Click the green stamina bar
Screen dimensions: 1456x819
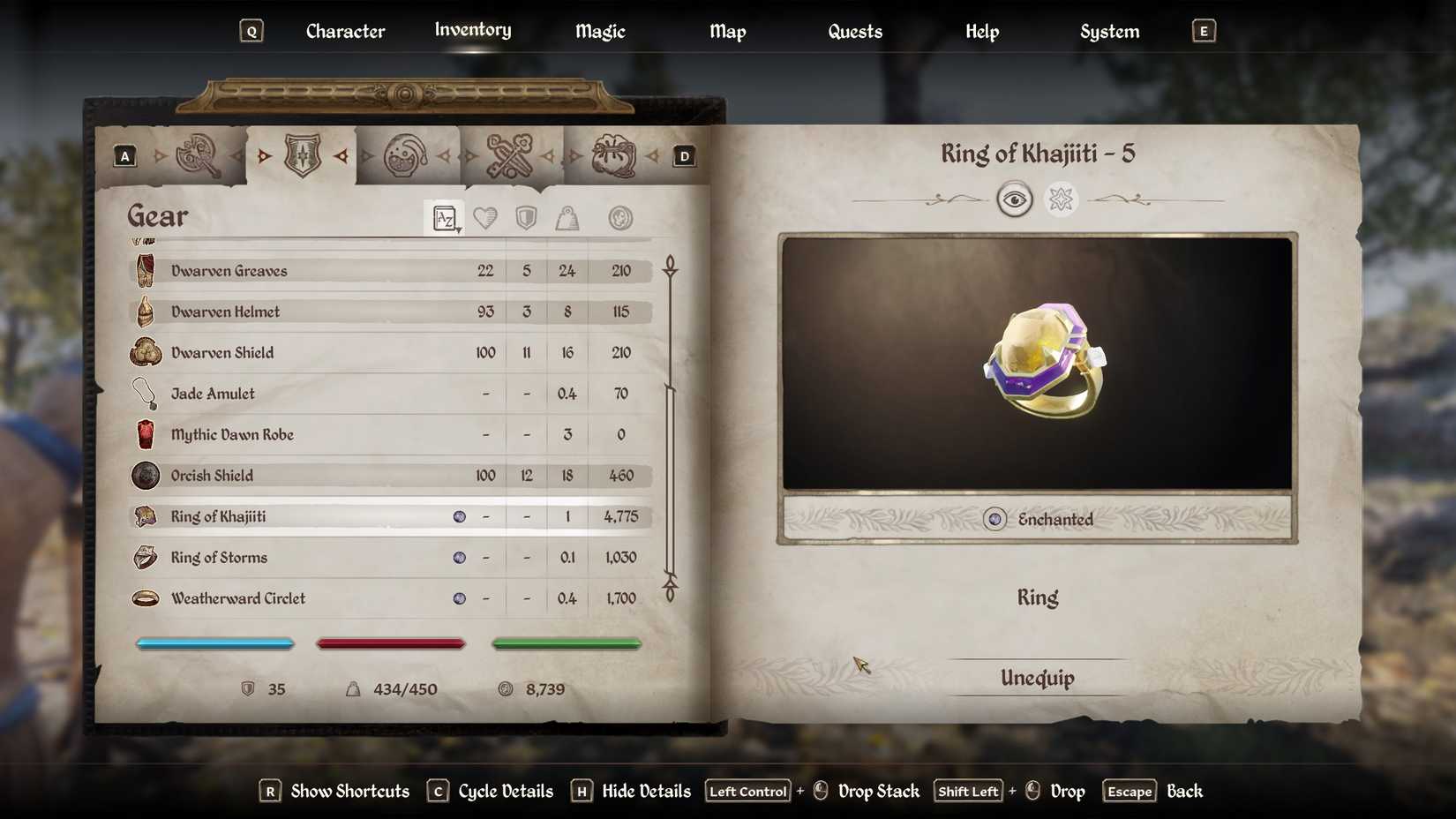coord(567,643)
